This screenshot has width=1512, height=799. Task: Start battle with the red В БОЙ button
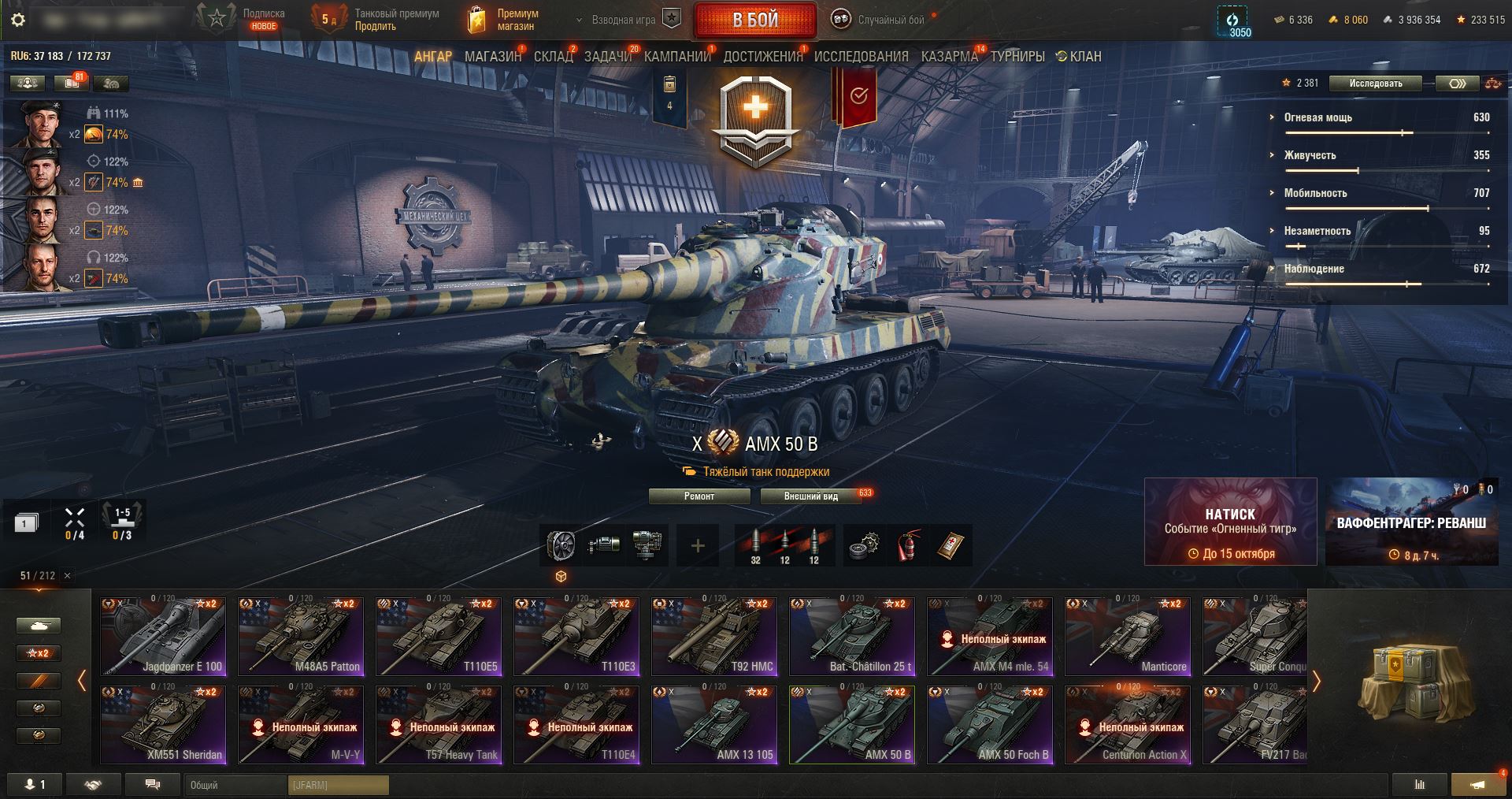754,20
